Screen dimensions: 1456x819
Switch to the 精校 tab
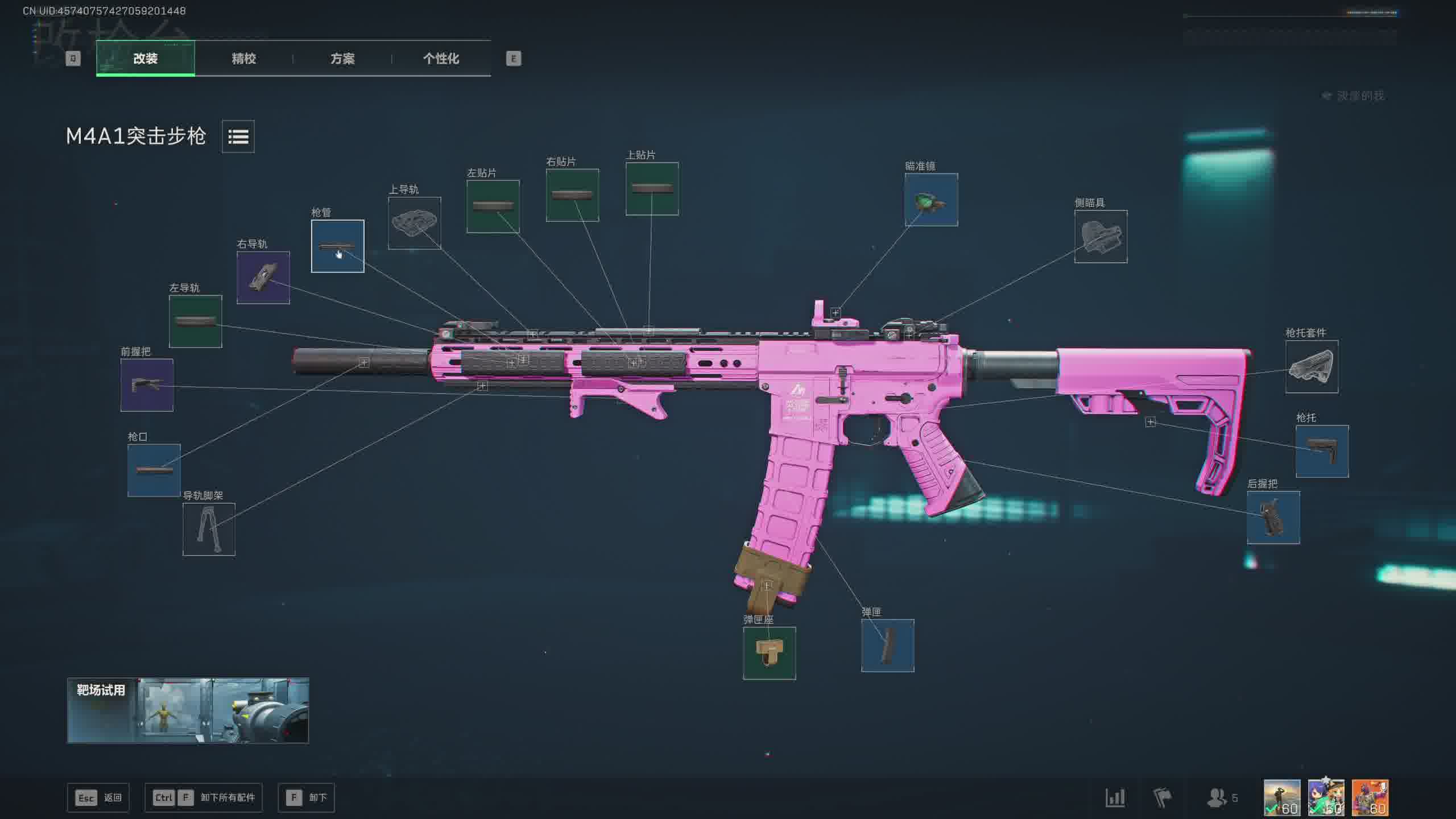[243, 59]
